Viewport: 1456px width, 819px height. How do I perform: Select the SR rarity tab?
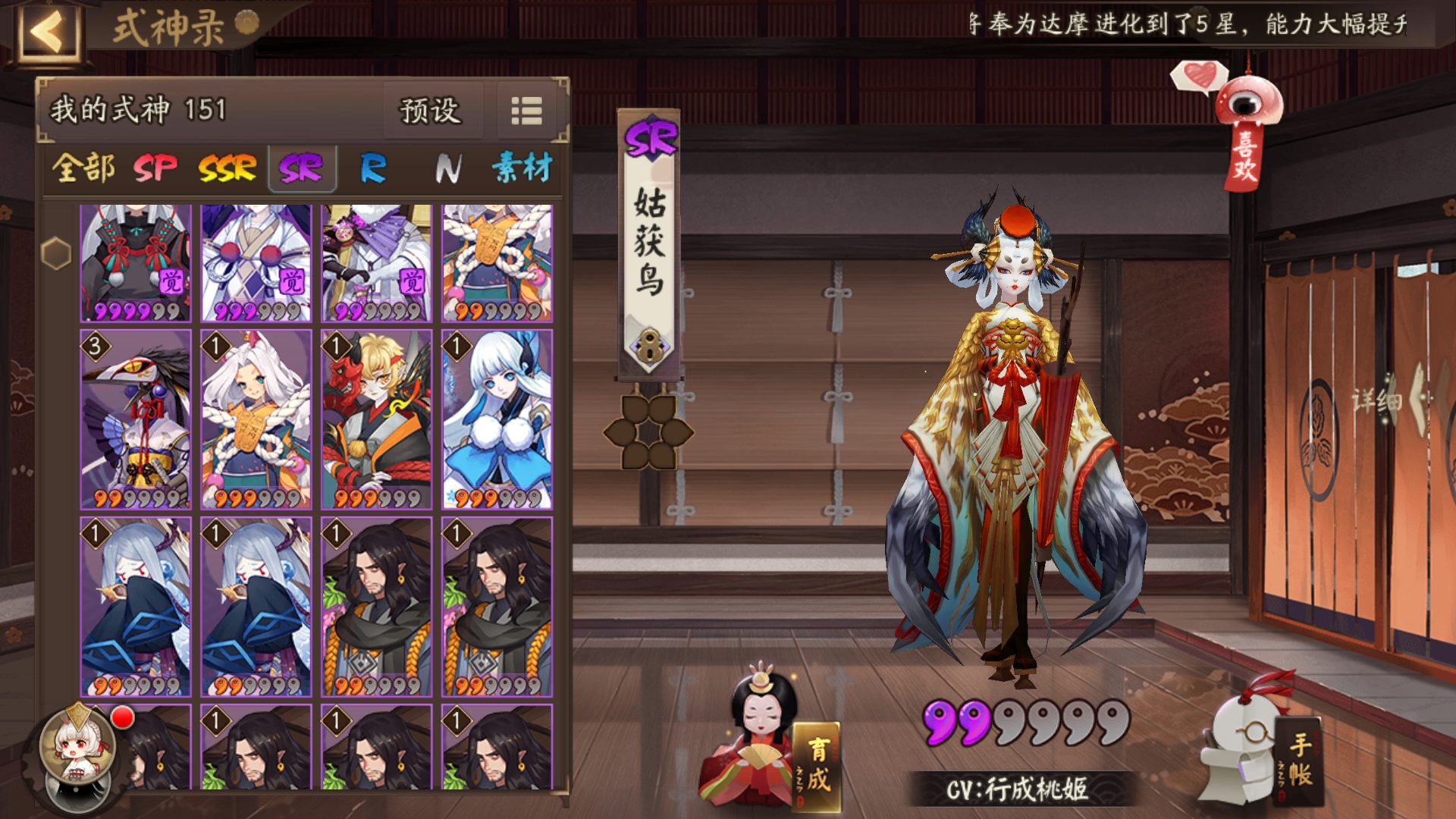pos(300,168)
